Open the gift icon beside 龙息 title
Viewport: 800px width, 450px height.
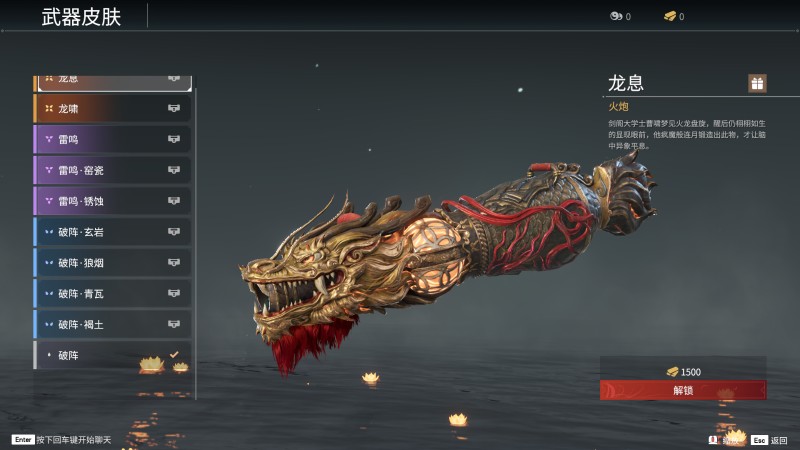[757, 83]
